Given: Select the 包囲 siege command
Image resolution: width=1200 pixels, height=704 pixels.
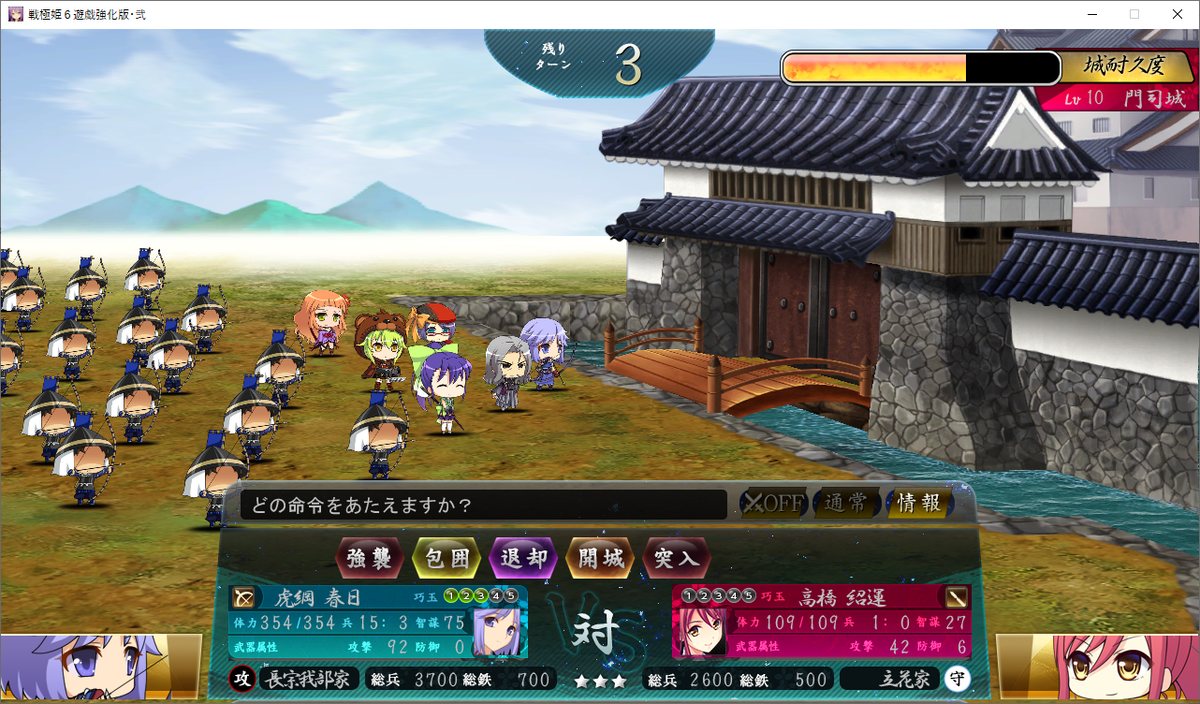Looking at the screenshot, I should point(447,558).
